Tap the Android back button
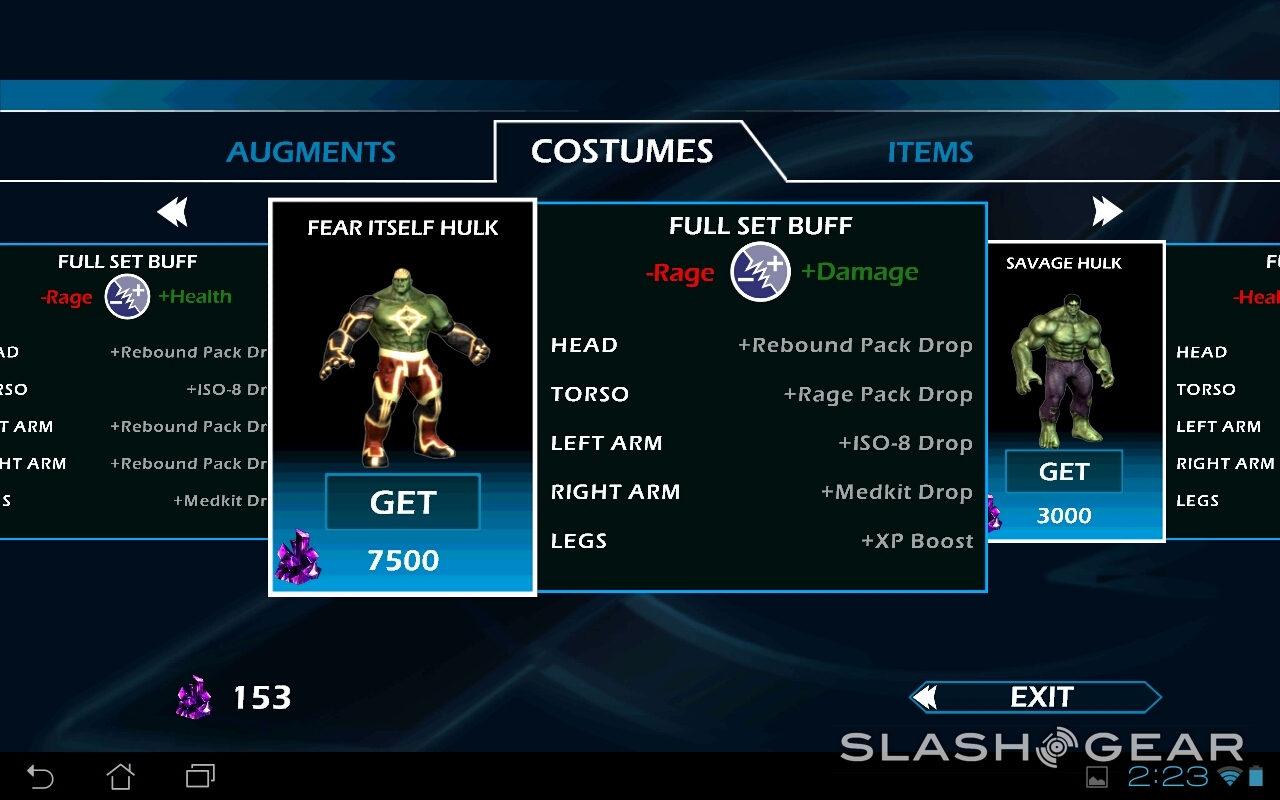The height and width of the screenshot is (800, 1280). coord(40,776)
